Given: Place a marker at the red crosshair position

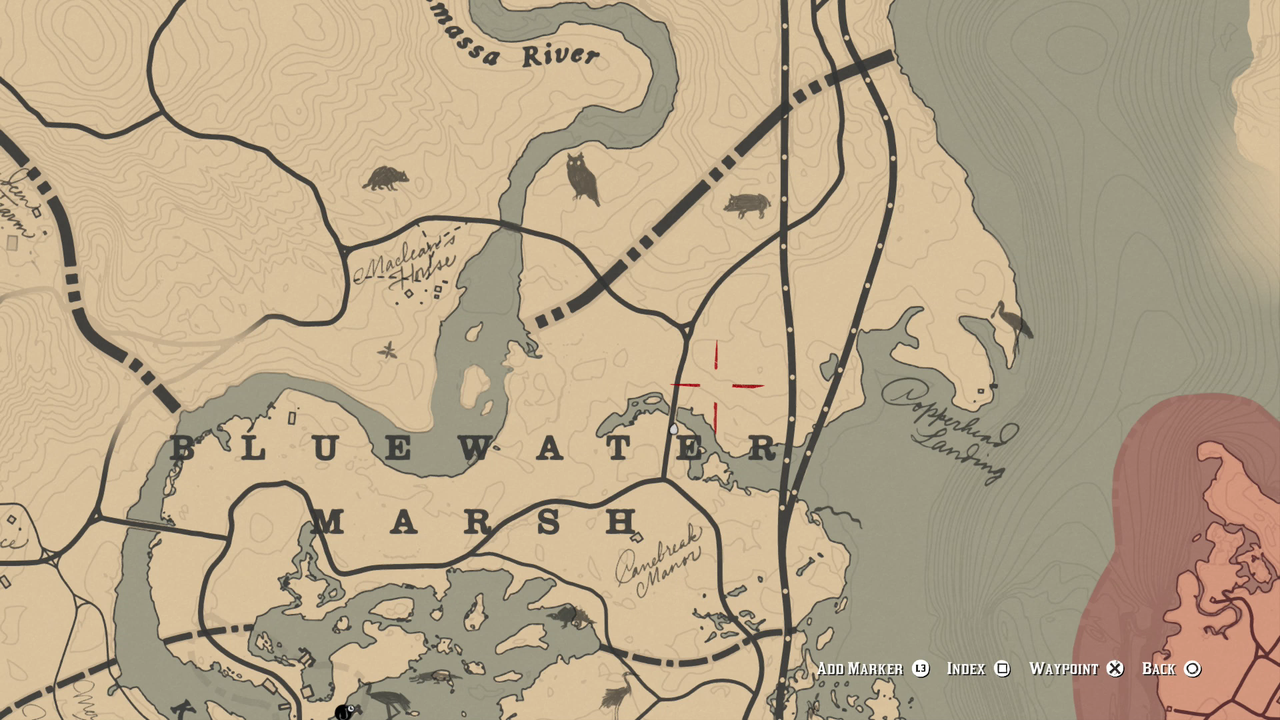Looking at the screenshot, I should tap(717, 385).
